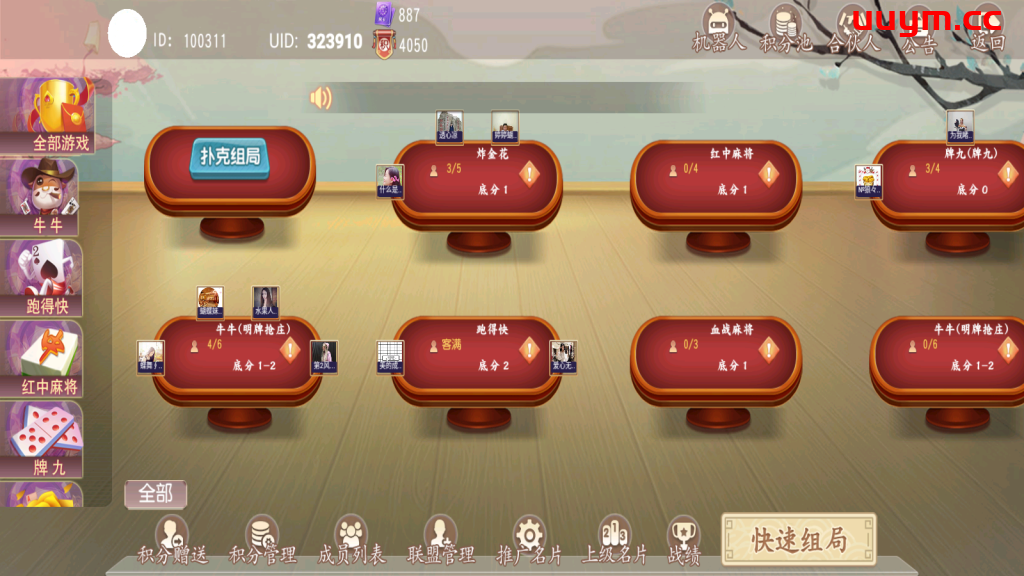Image resolution: width=1024 pixels, height=576 pixels.
Task: Join the 红中麻将 table
Action: coord(716,181)
